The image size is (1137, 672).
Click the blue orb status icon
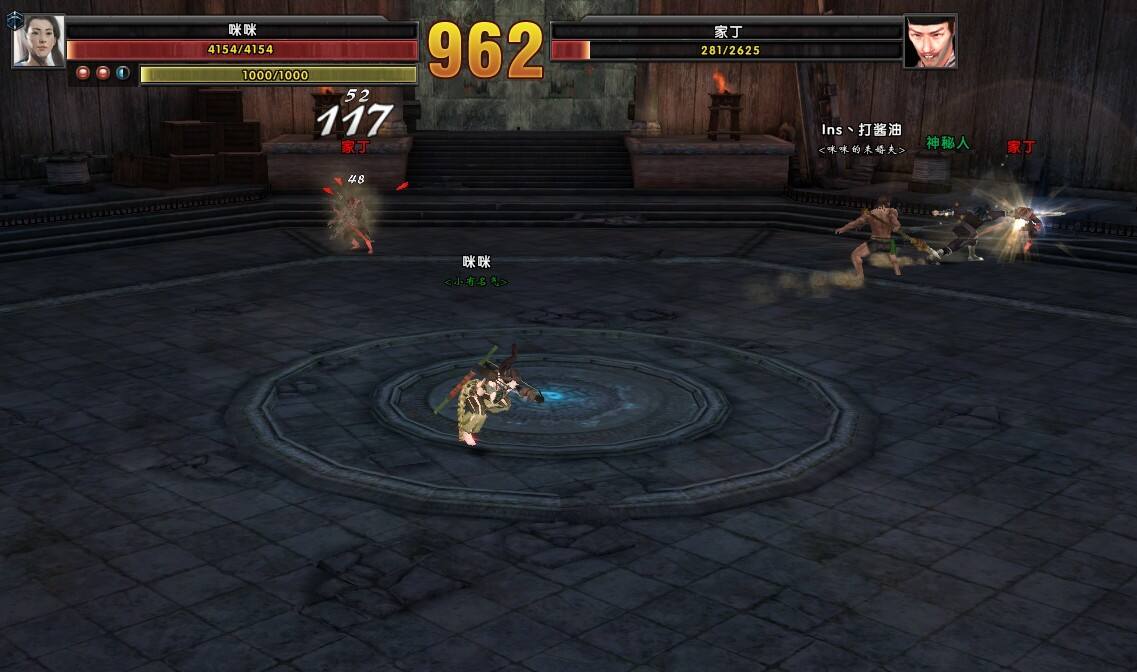click(123, 73)
